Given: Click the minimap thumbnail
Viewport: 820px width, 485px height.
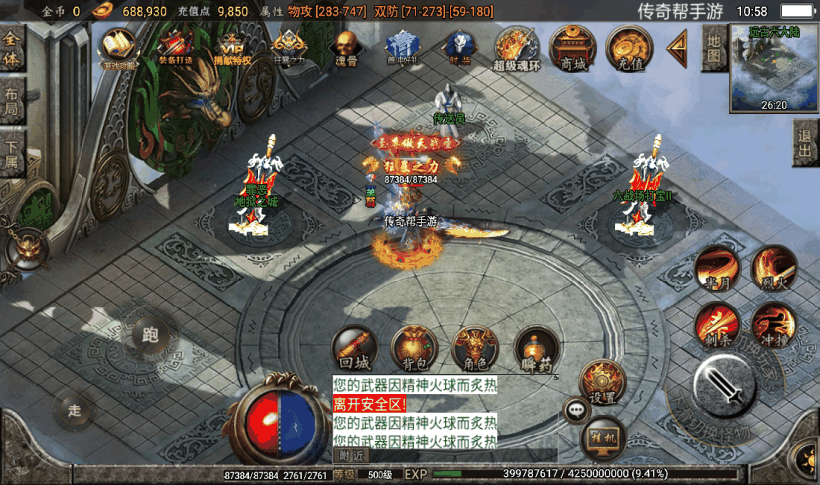Looking at the screenshot, I should point(773,66).
